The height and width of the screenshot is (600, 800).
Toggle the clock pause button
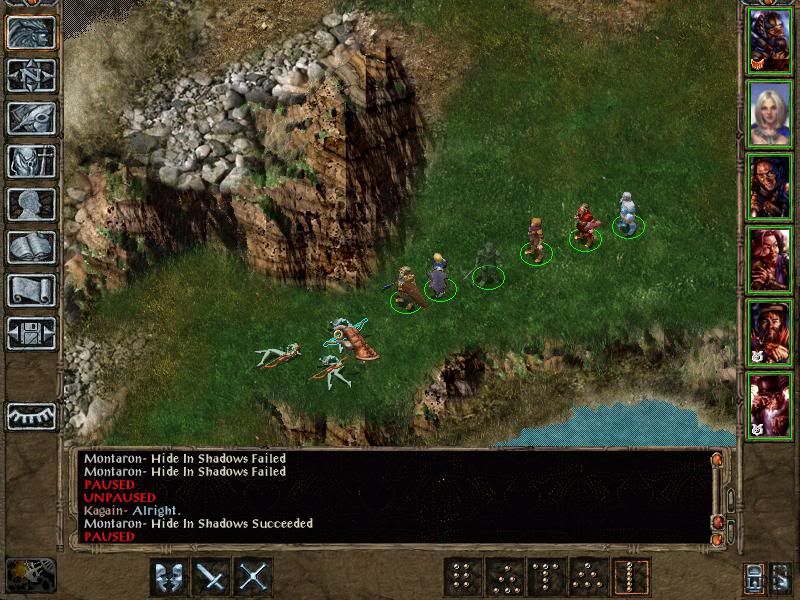click(31, 575)
